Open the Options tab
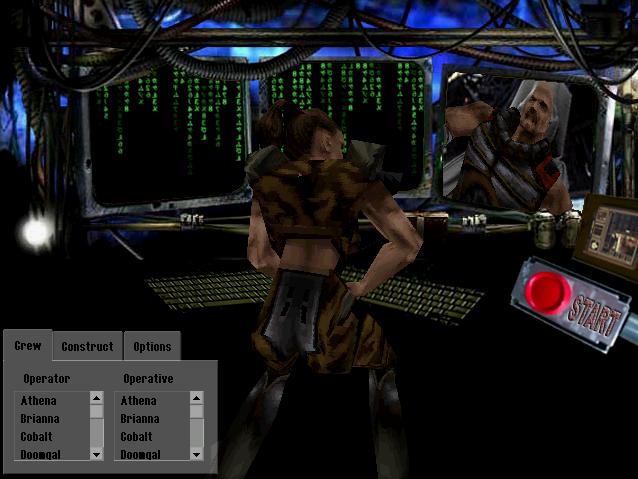This screenshot has height=479, width=638. coord(152,347)
